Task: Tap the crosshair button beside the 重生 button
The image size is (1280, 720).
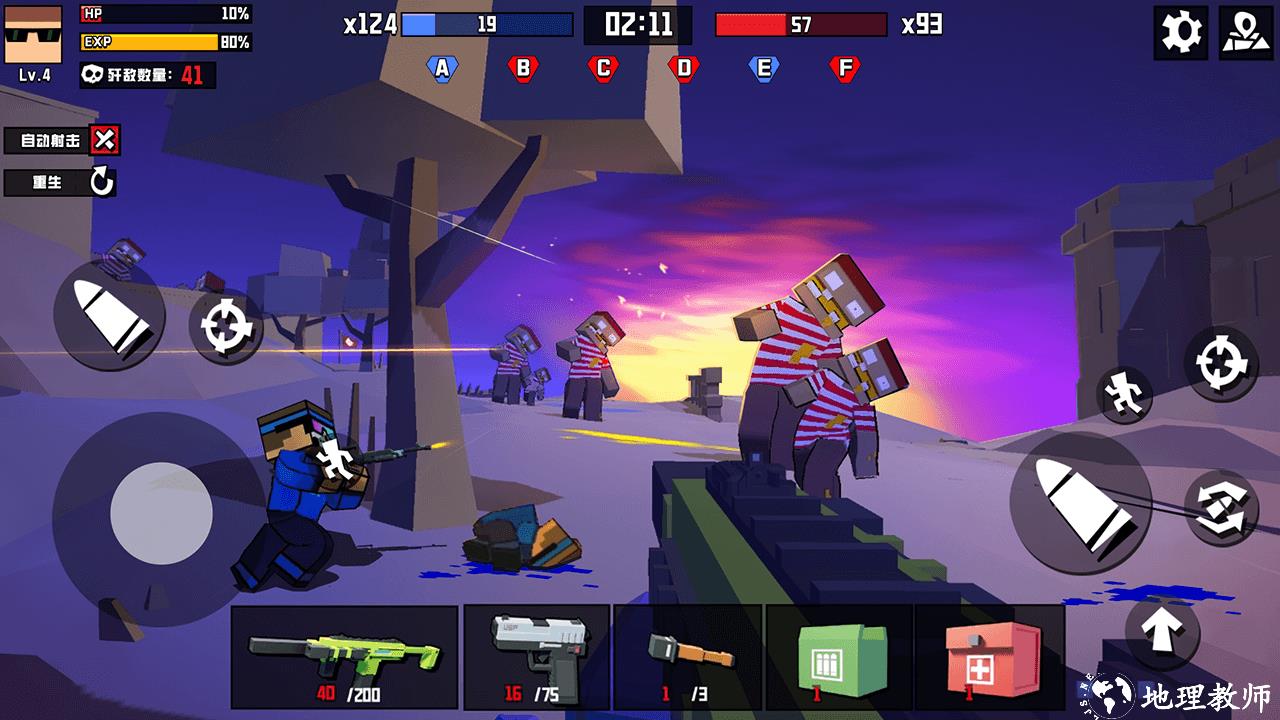Action: (224, 326)
